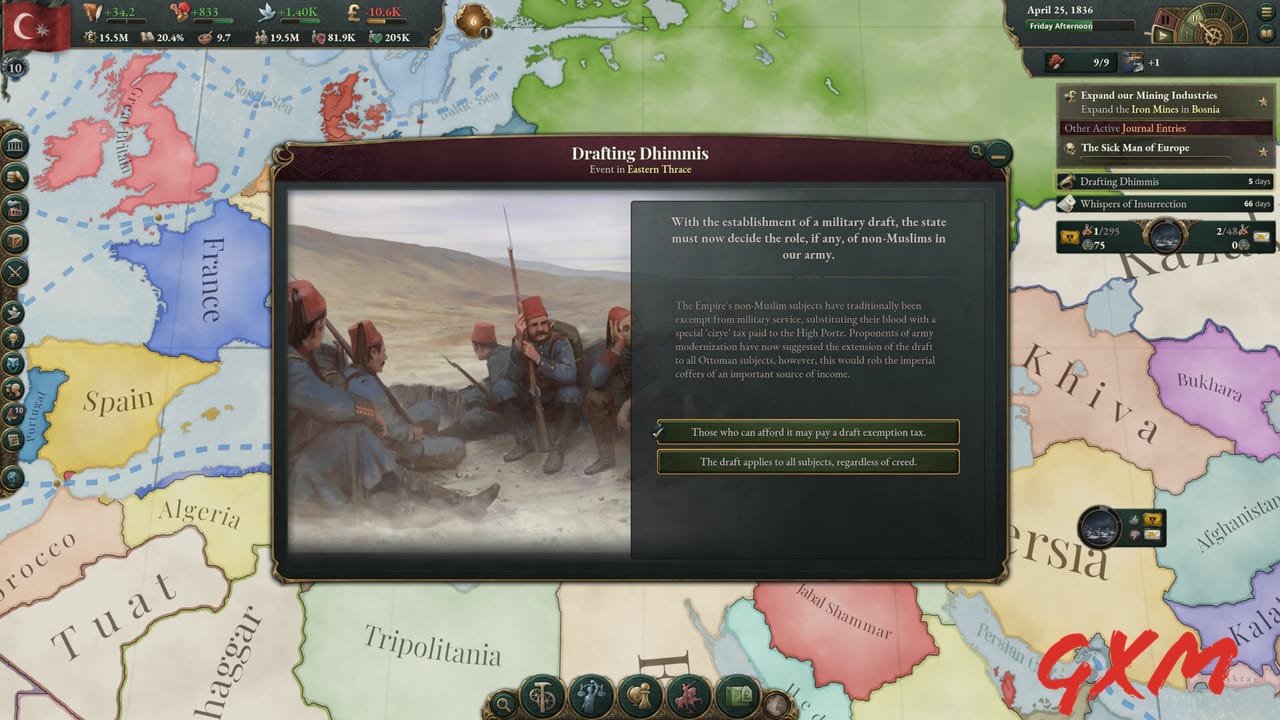Click the fleet portrait circle bottom right
Image resolution: width=1280 pixels, height=720 pixels.
1098,527
